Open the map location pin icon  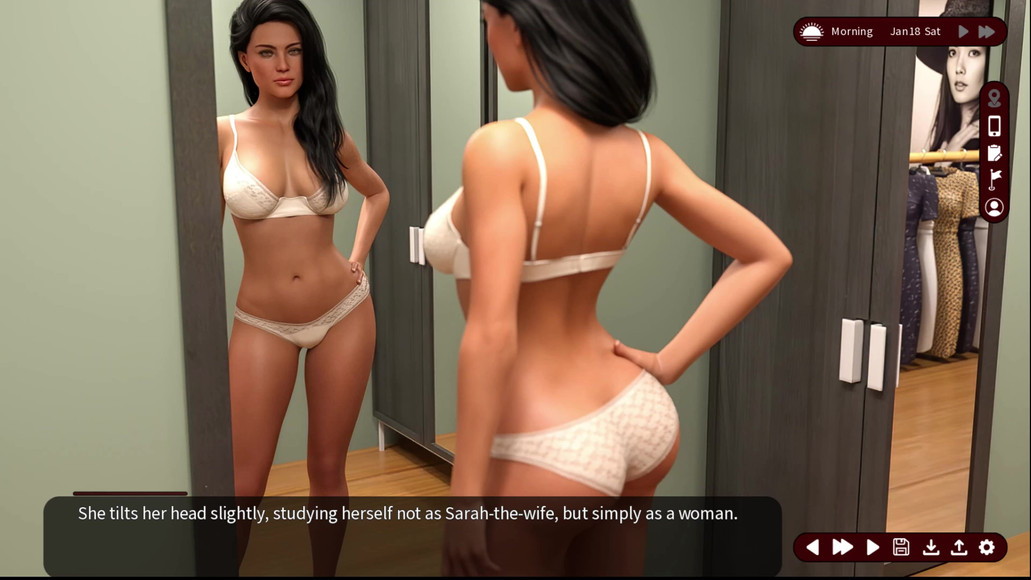[994, 99]
